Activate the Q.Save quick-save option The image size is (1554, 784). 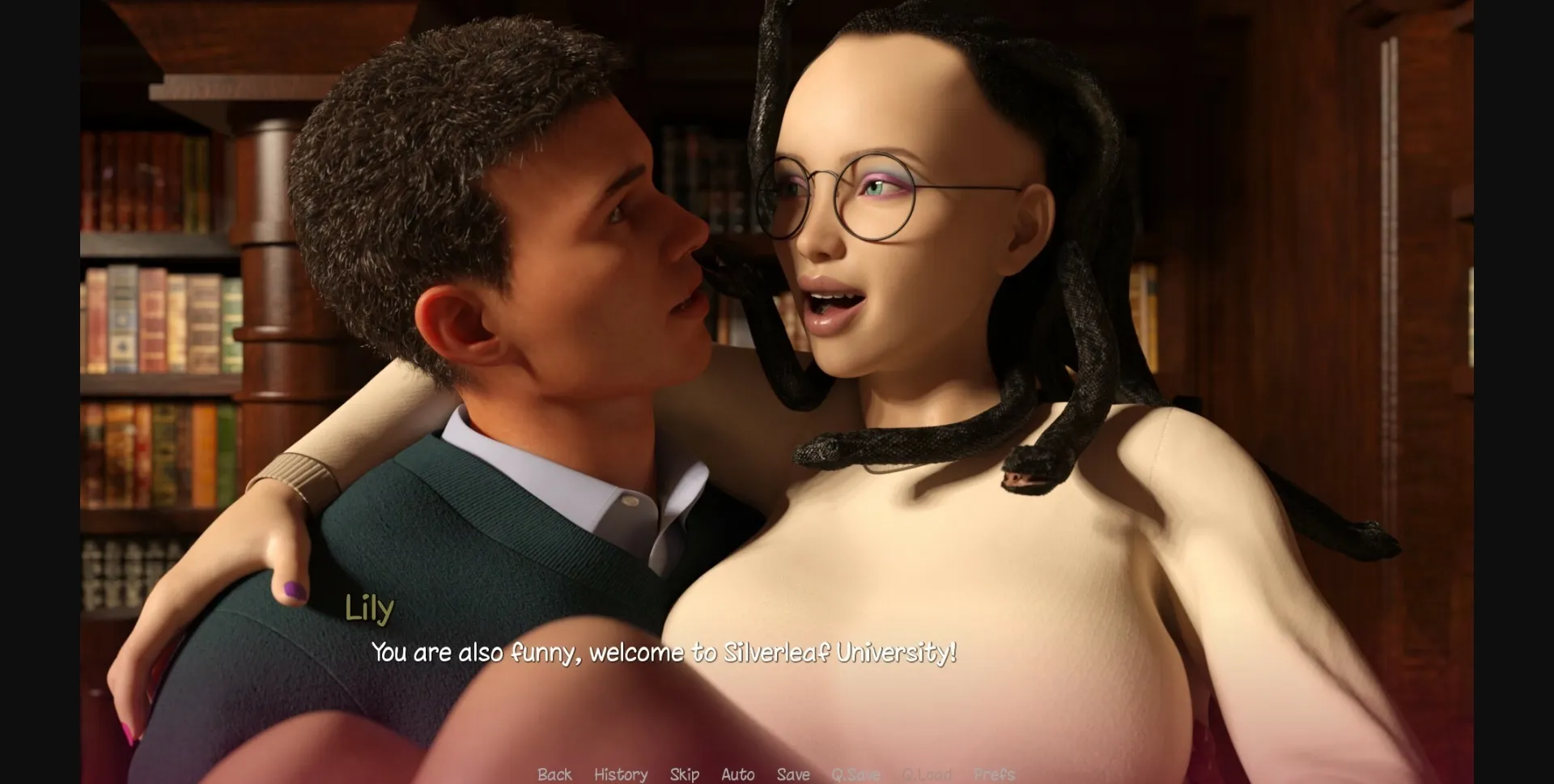point(857,774)
